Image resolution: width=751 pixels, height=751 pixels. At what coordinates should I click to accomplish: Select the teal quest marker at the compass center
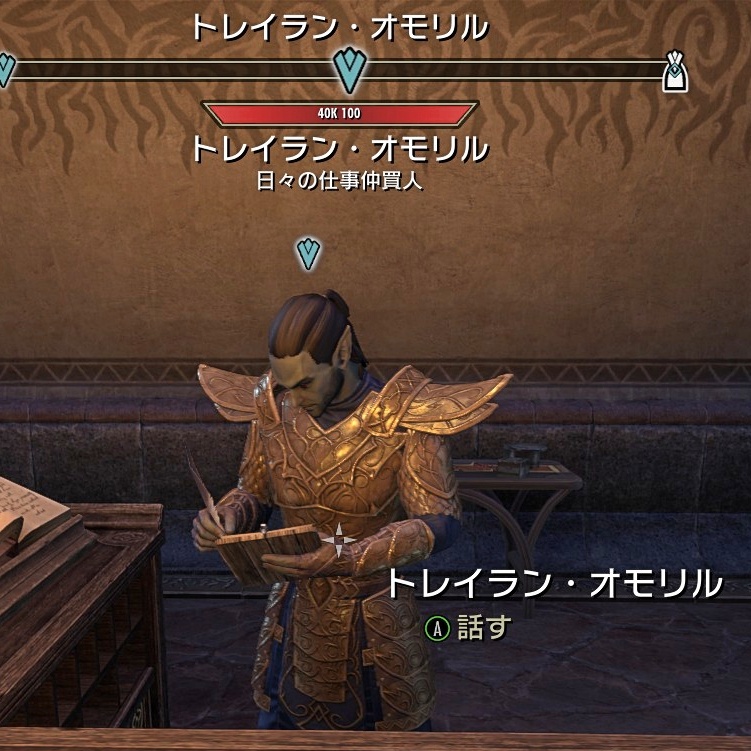point(350,70)
